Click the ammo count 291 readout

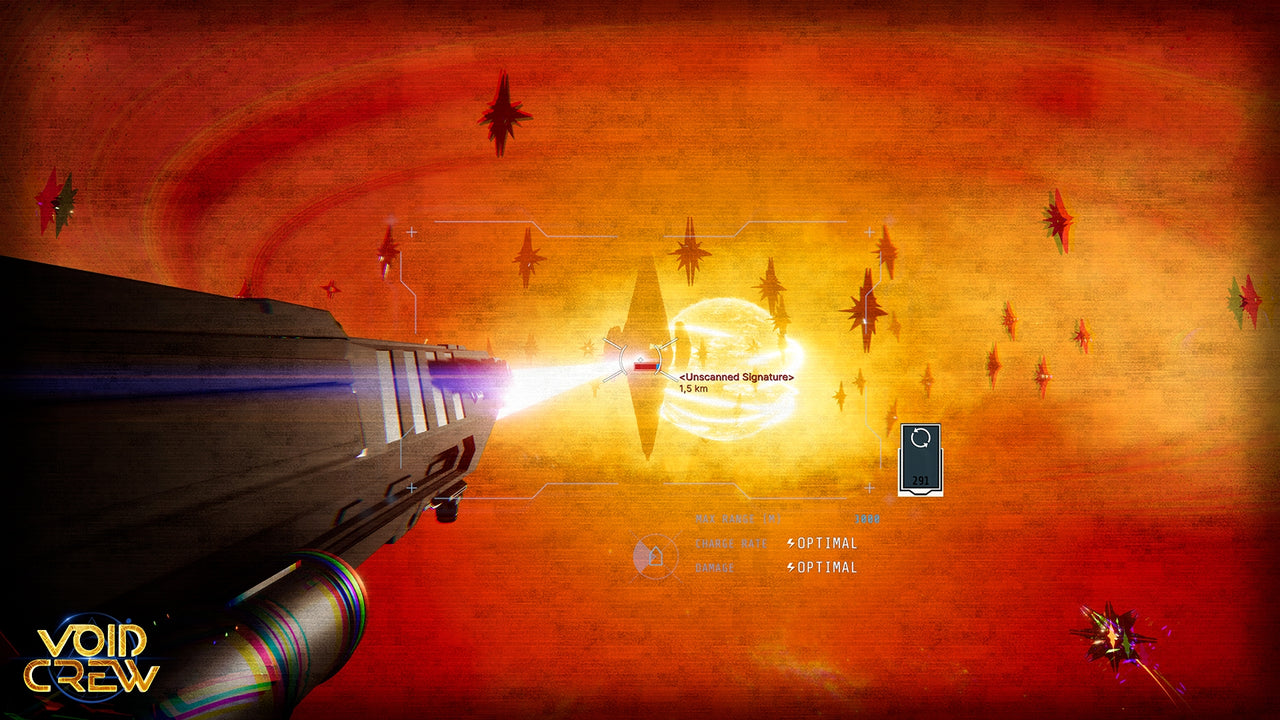point(920,480)
